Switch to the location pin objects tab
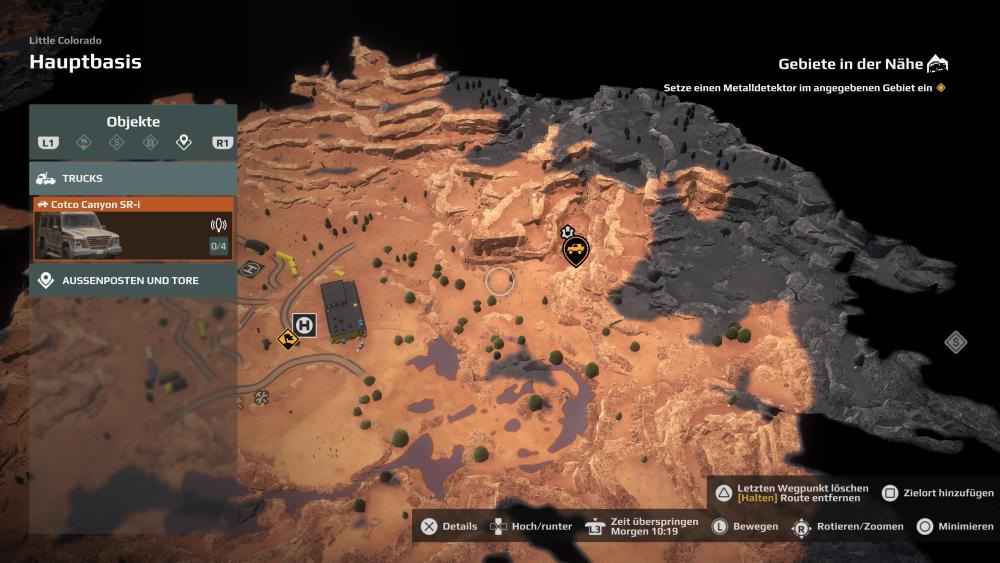 183,143
